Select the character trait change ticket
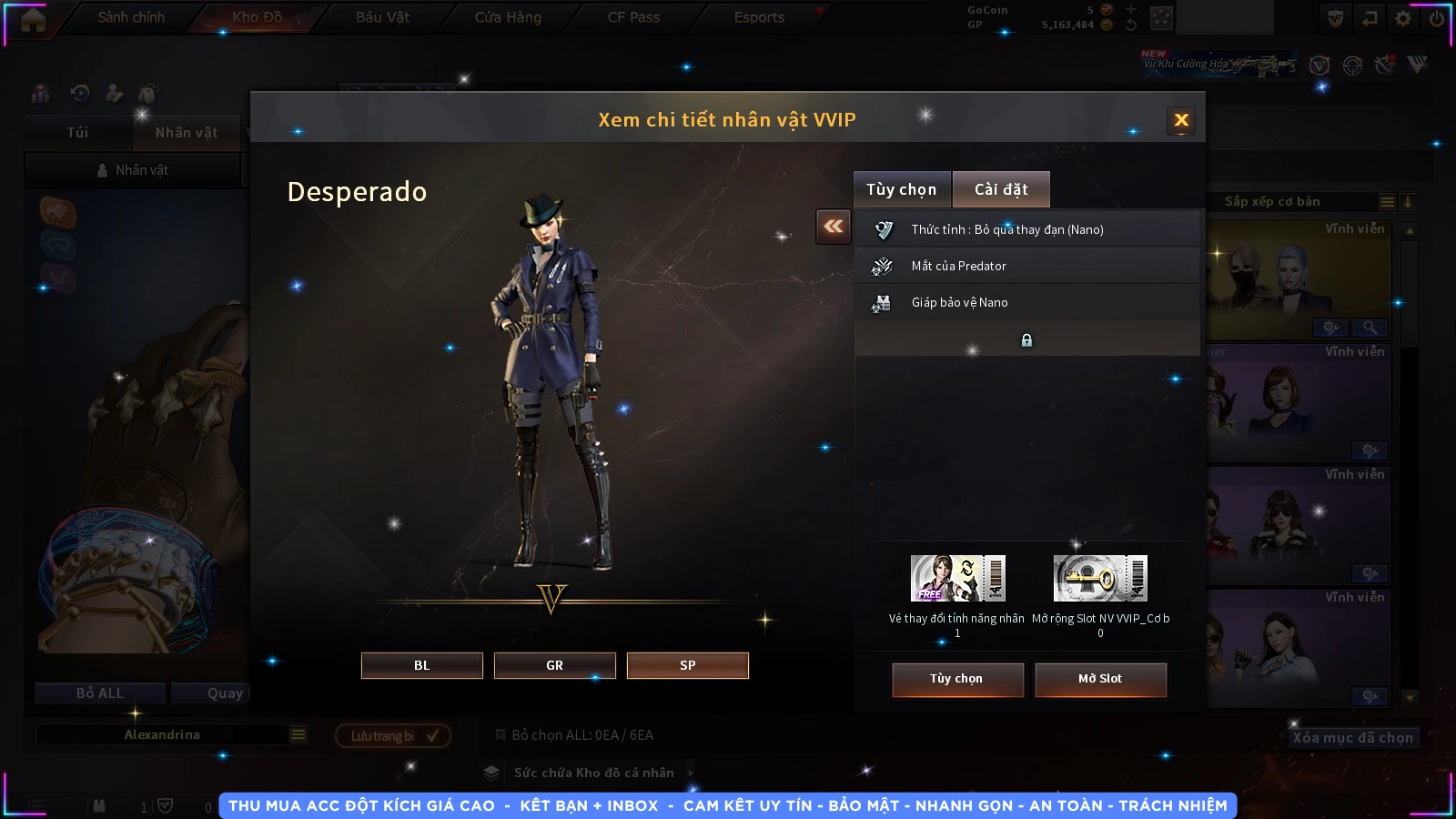Screen dimensions: 1456x819 [957, 579]
